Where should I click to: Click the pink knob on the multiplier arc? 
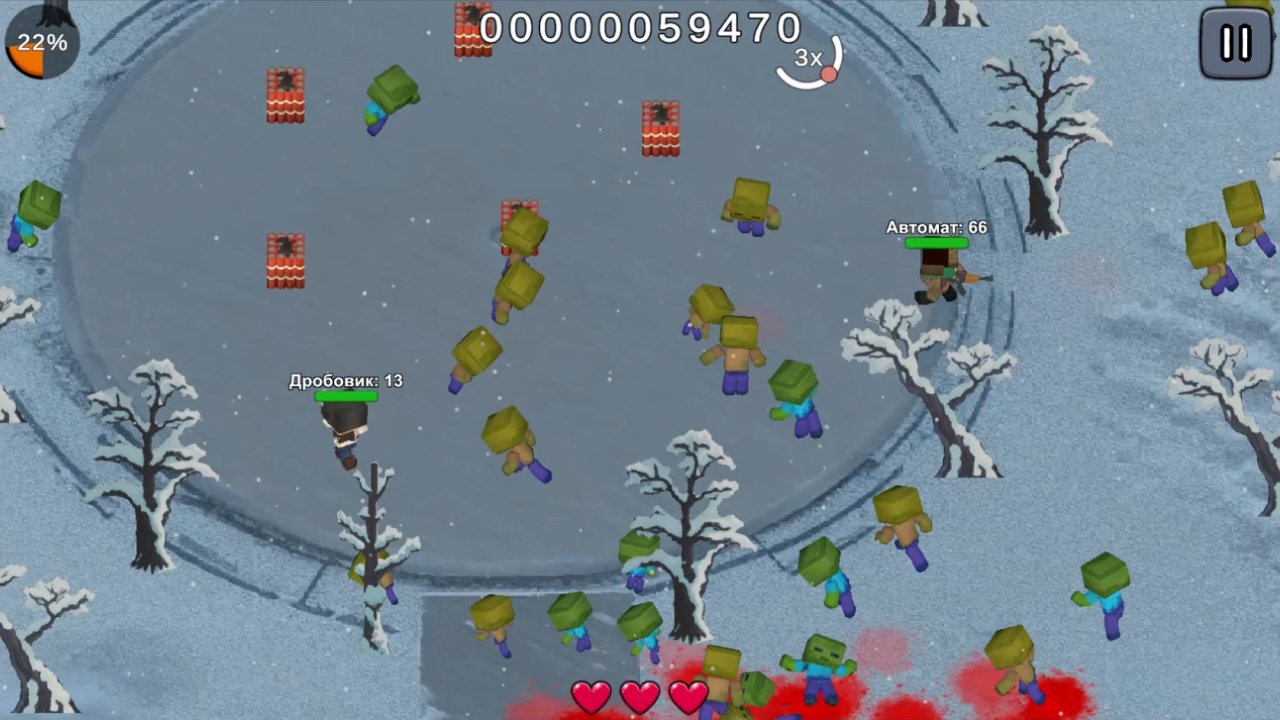(829, 74)
